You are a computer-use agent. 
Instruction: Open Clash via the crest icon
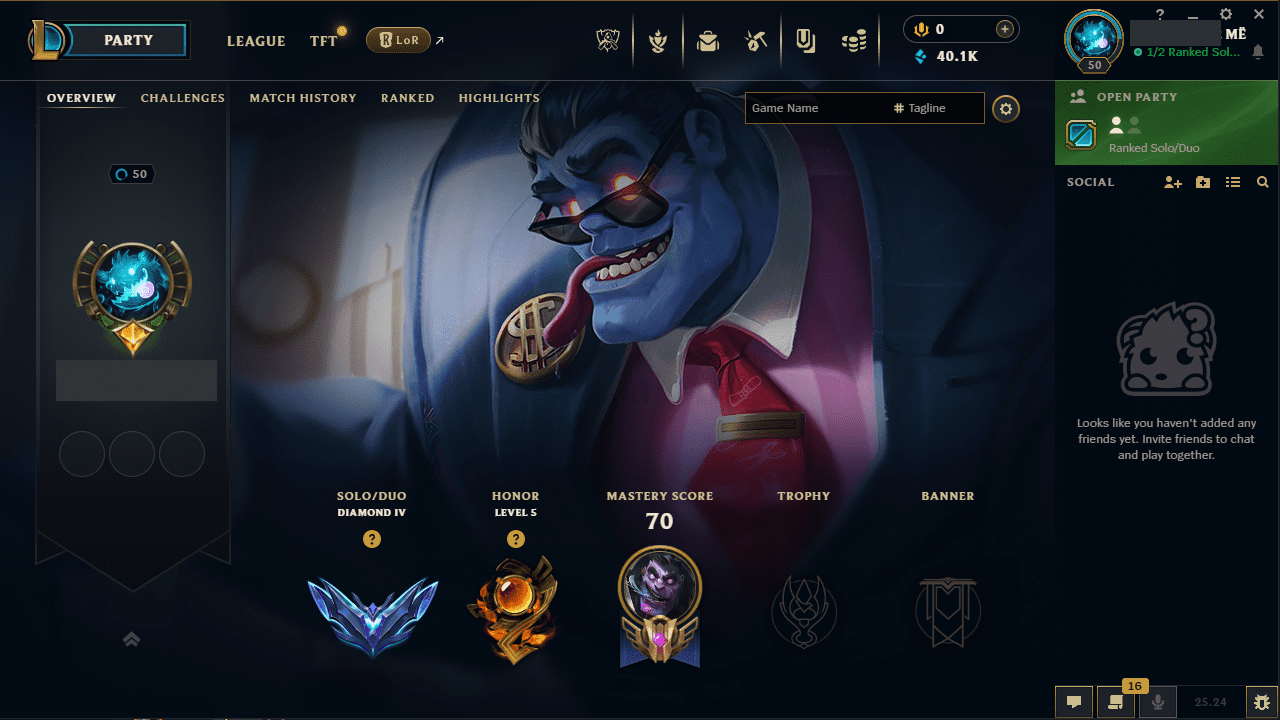[658, 41]
